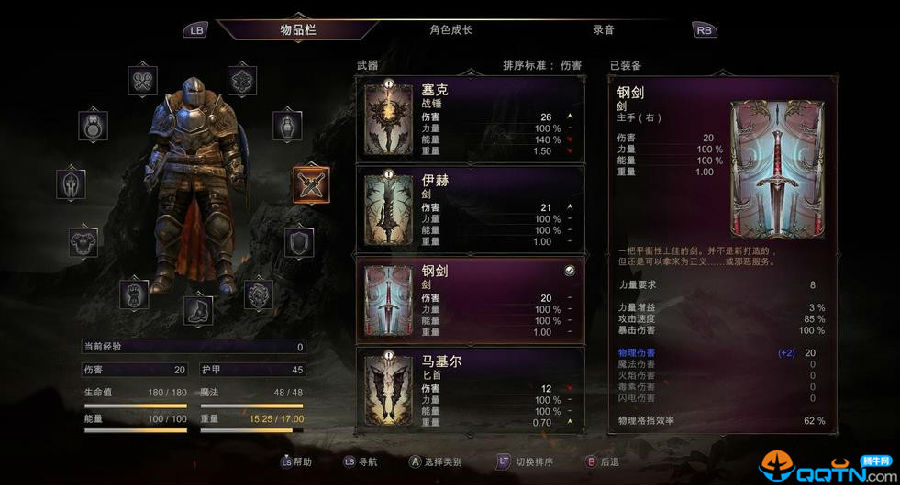Viewport: 900px width, 485px height.
Task: Select the boots equipment slot
Action: point(197,309)
